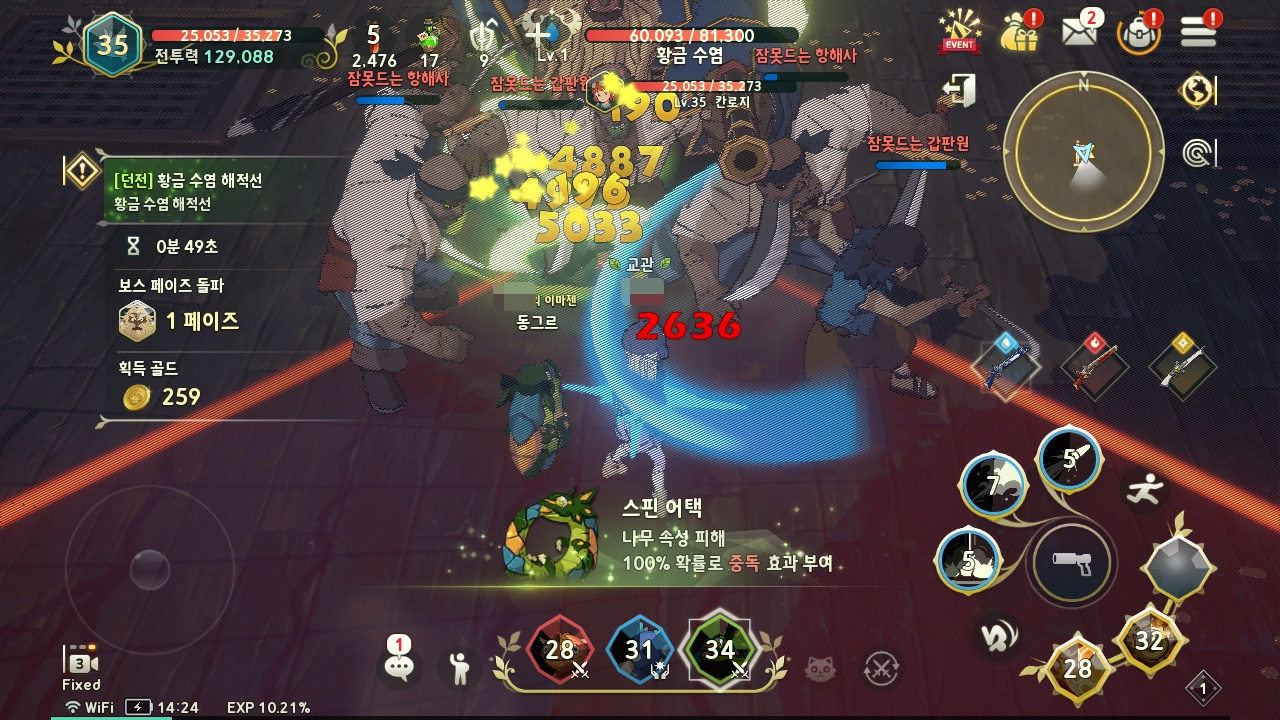Screen dimensions: 1280x720
Task: Switch to the red fire-element musket
Action: pos(1094,367)
